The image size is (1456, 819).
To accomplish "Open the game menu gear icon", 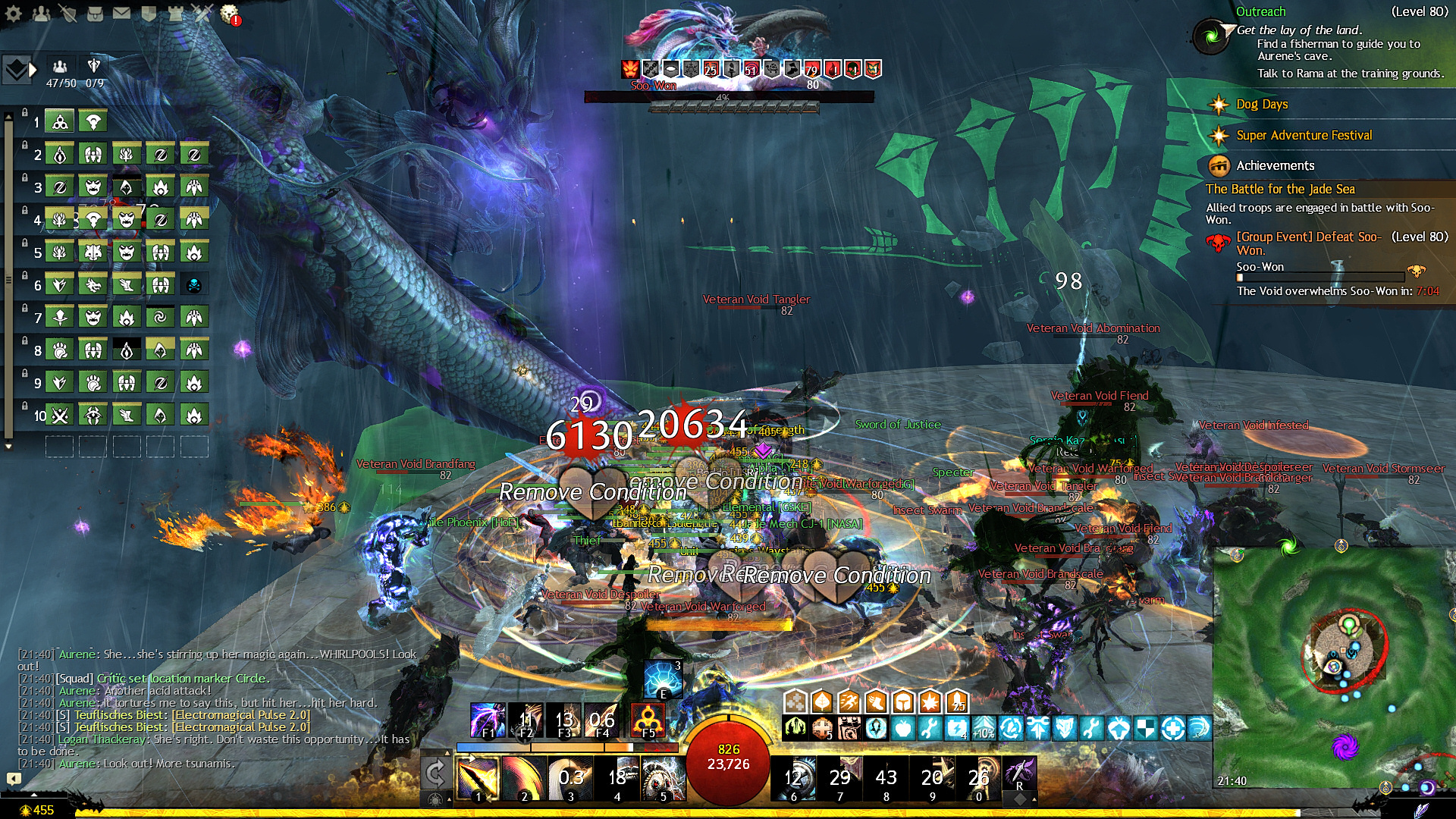I will [14, 13].
